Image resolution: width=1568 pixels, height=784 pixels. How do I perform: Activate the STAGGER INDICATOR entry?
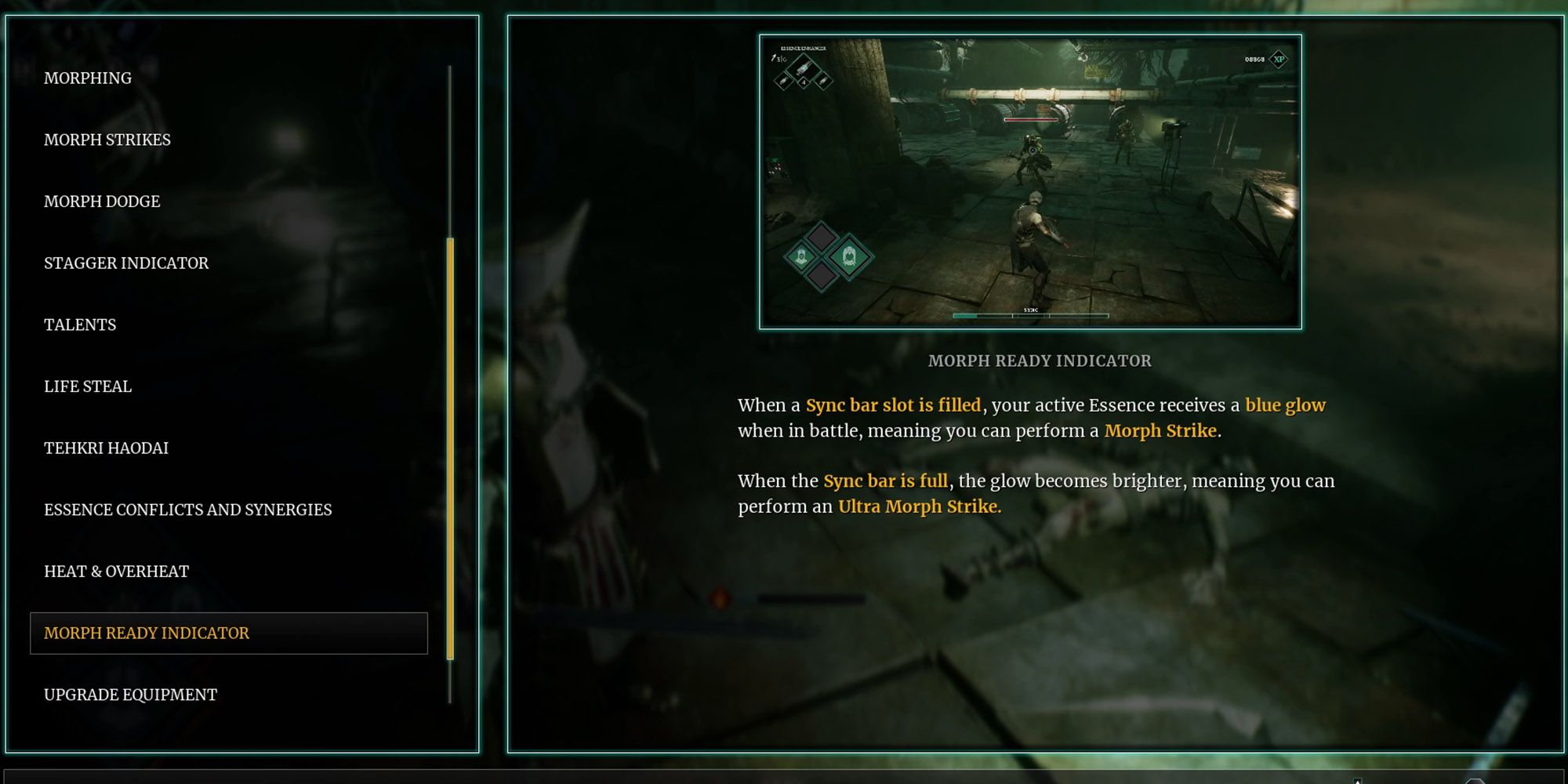point(126,263)
